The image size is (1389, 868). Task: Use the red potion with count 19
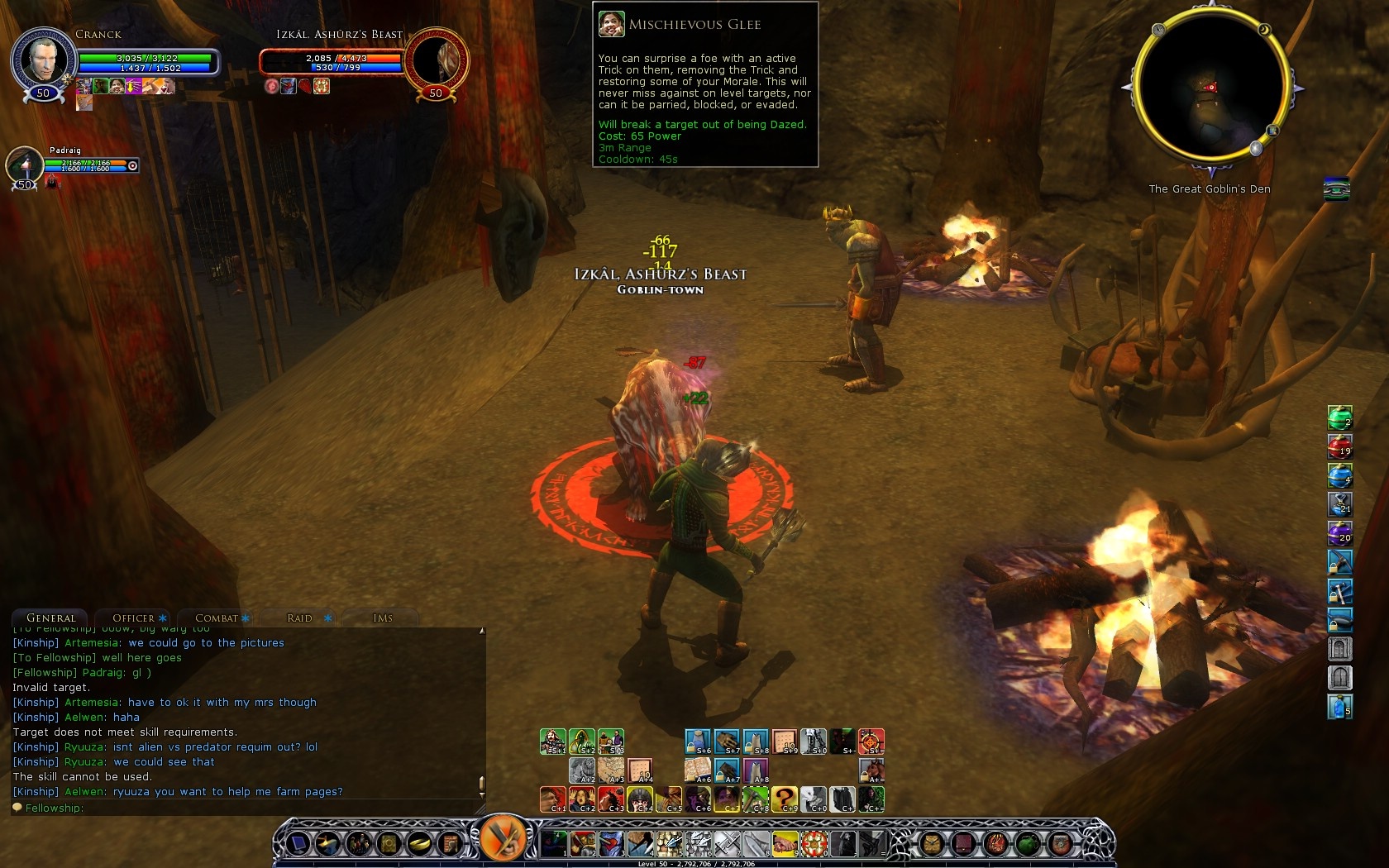[x=1339, y=446]
